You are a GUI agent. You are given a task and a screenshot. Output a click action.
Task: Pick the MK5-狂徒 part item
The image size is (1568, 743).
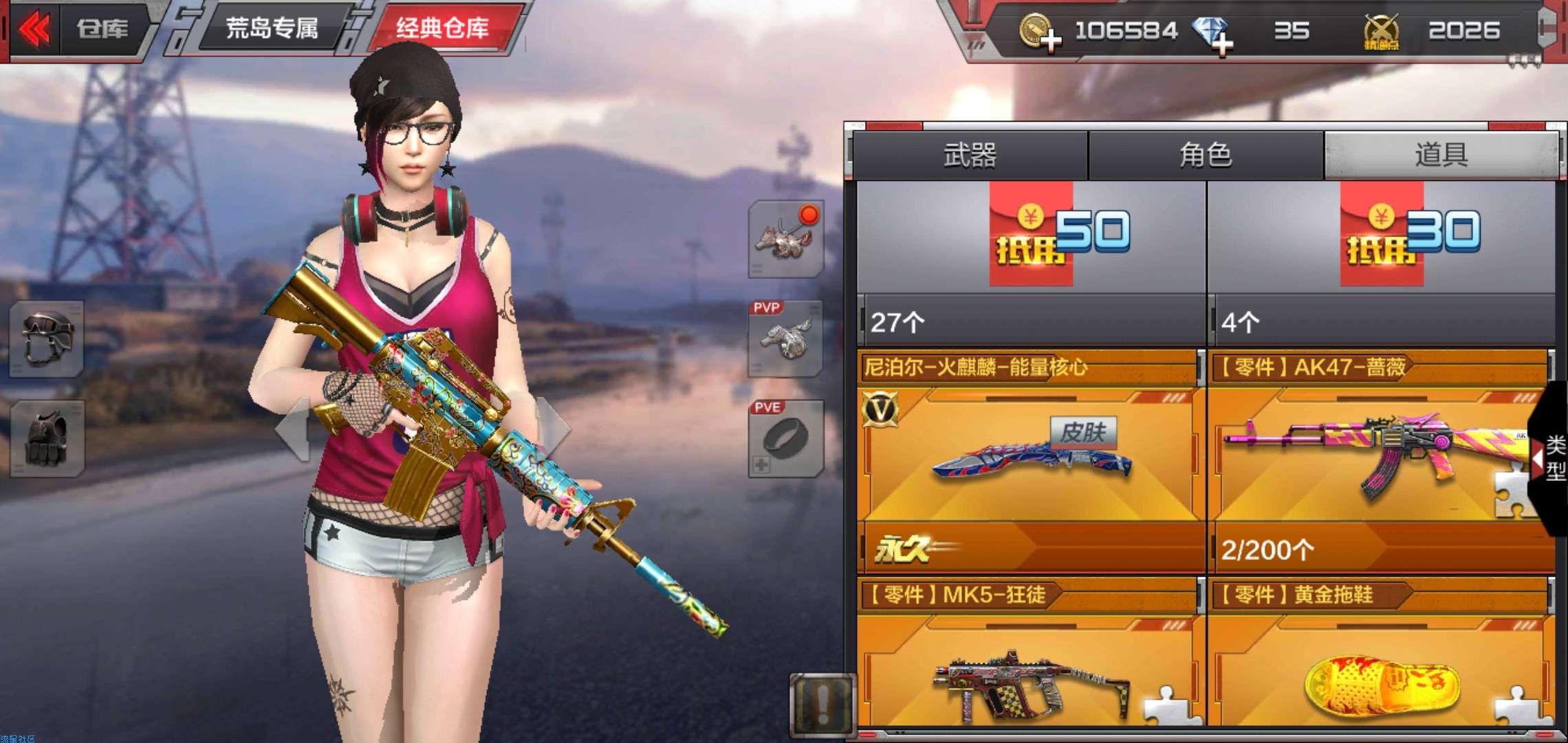1030,667
